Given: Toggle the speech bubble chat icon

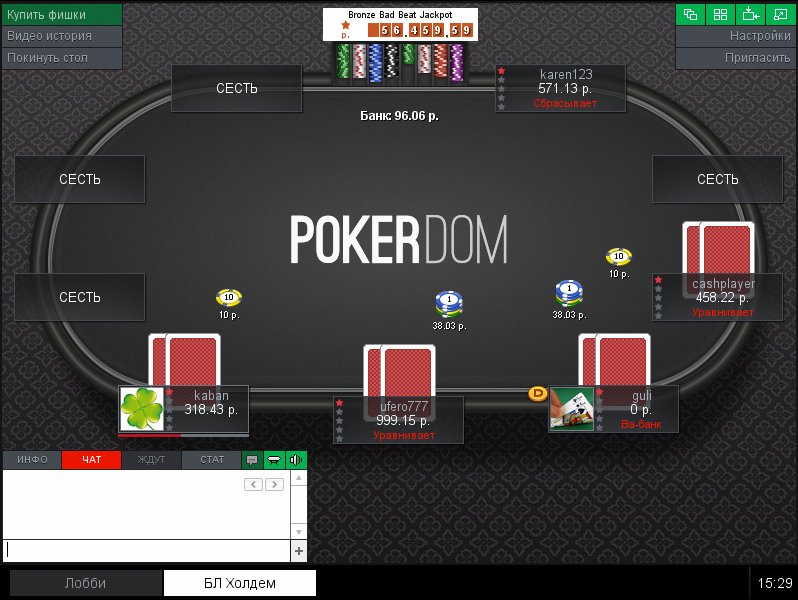Looking at the screenshot, I should coord(252,460).
